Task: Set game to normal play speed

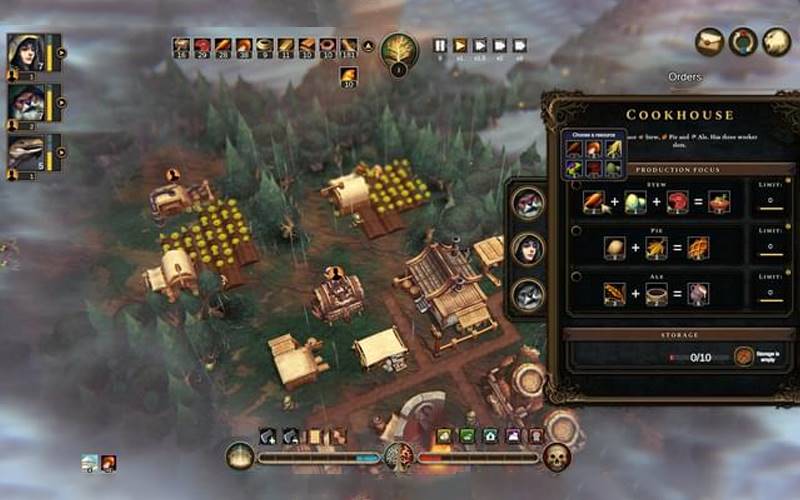Action: tap(460, 45)
